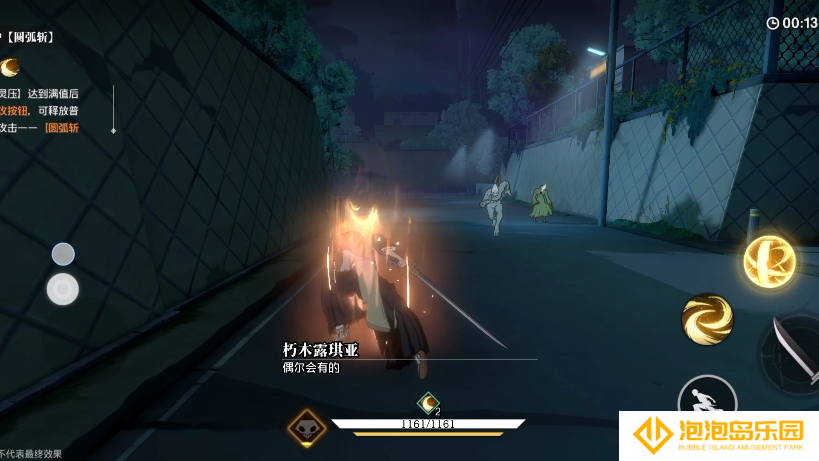Activate the glowing golden ultimate skill

click(x=768, y=261)
